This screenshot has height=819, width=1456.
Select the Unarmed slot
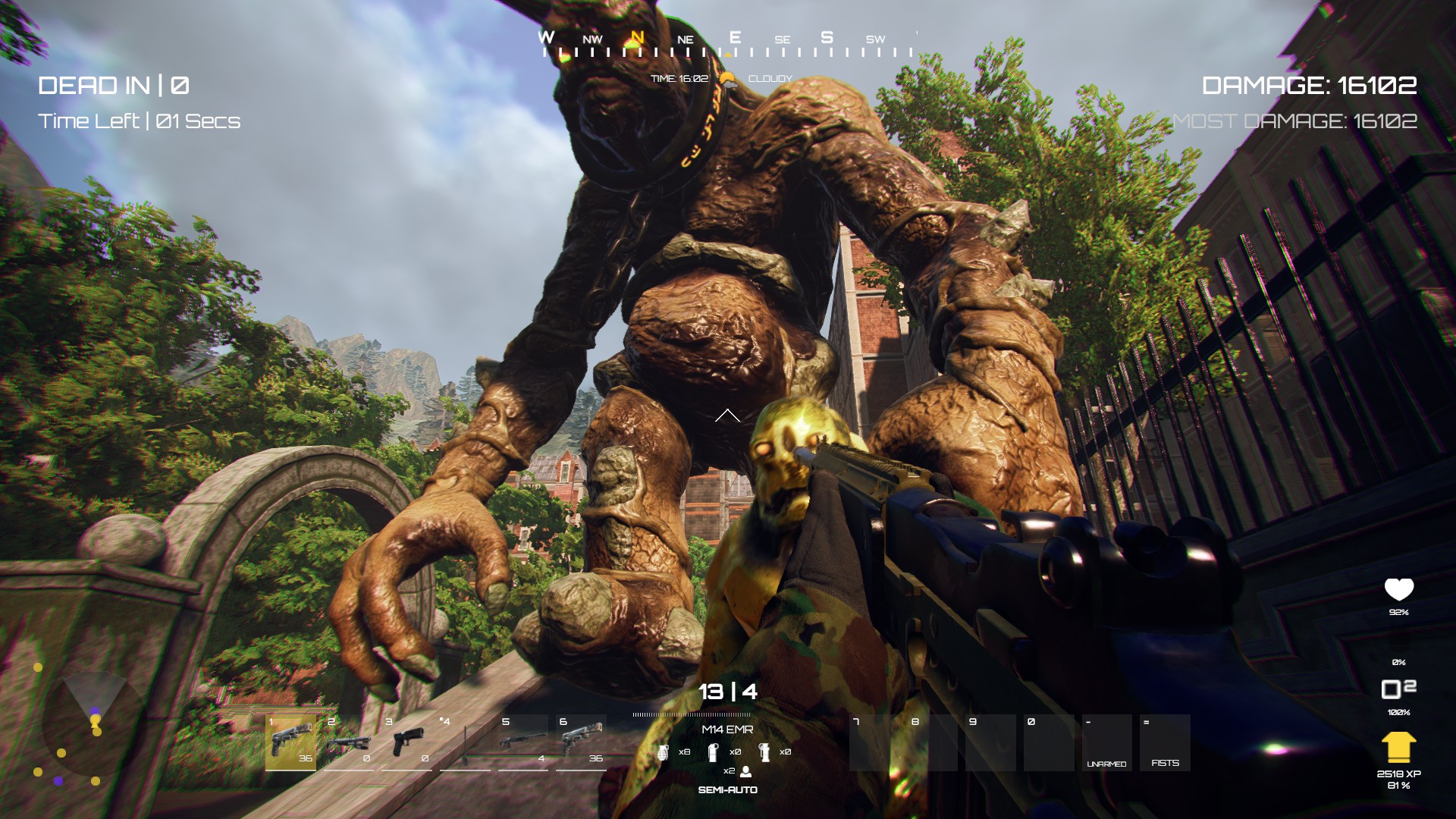[x=1106, y=743]
